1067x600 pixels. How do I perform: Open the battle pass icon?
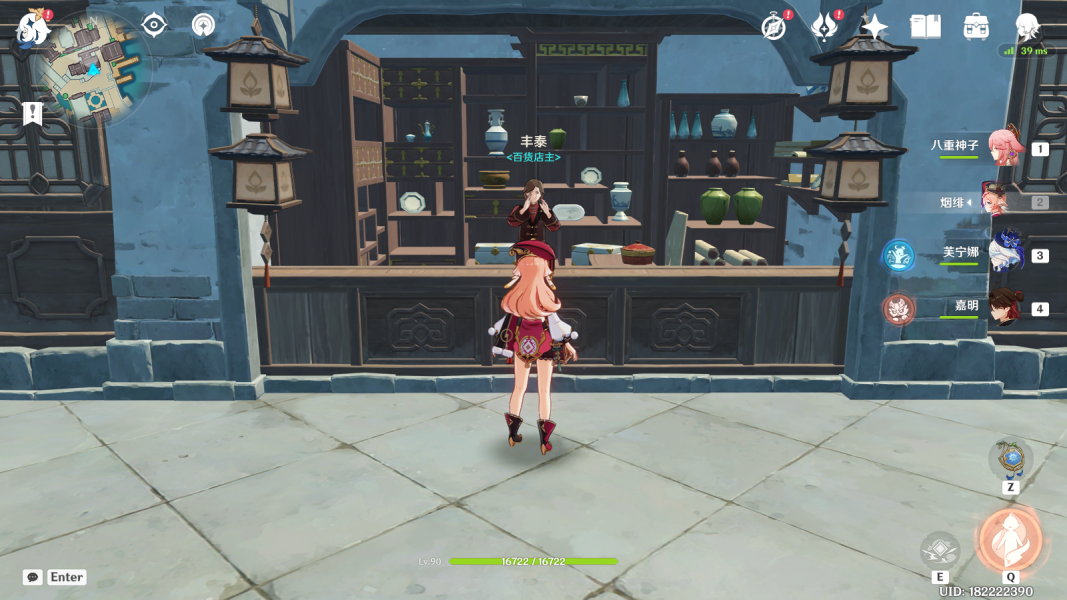[x=824, y=27]
